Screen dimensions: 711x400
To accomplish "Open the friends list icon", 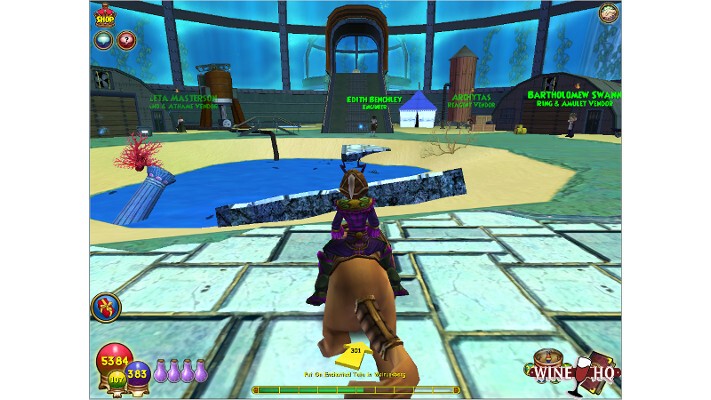I will pos(607,15).
